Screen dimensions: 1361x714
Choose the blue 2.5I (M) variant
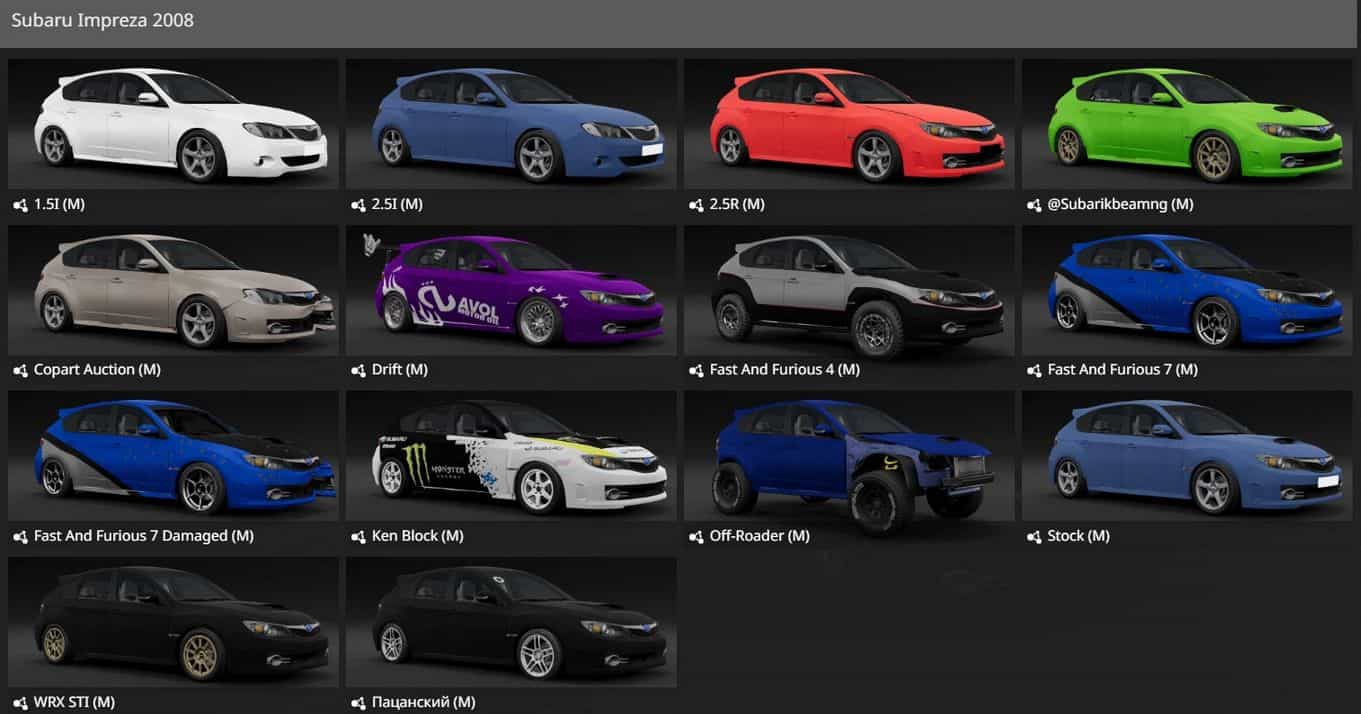click(x=511, y=124)
